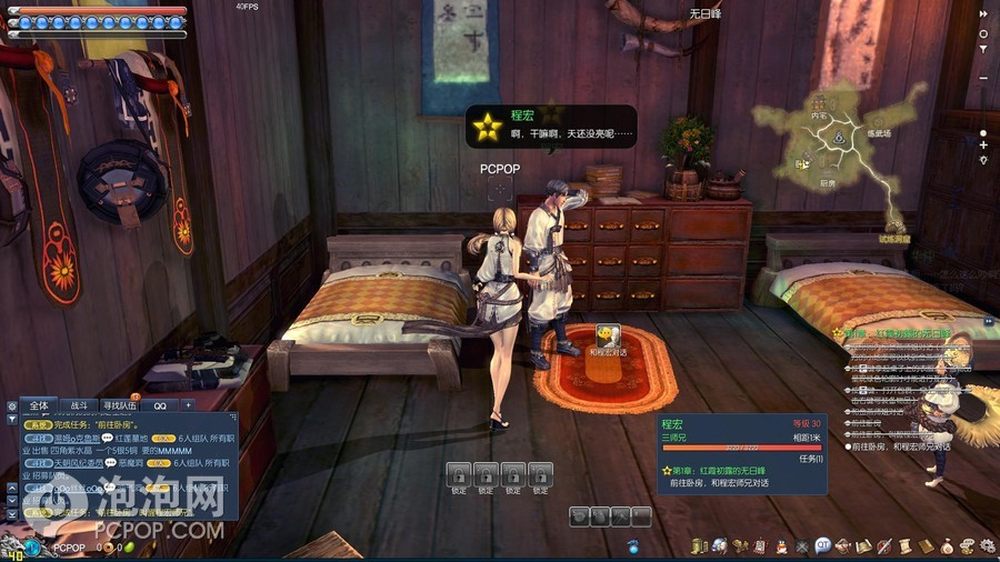Open chat settings gear icon
This screenshot has width=1000, height=562.
tap(12, 406)
